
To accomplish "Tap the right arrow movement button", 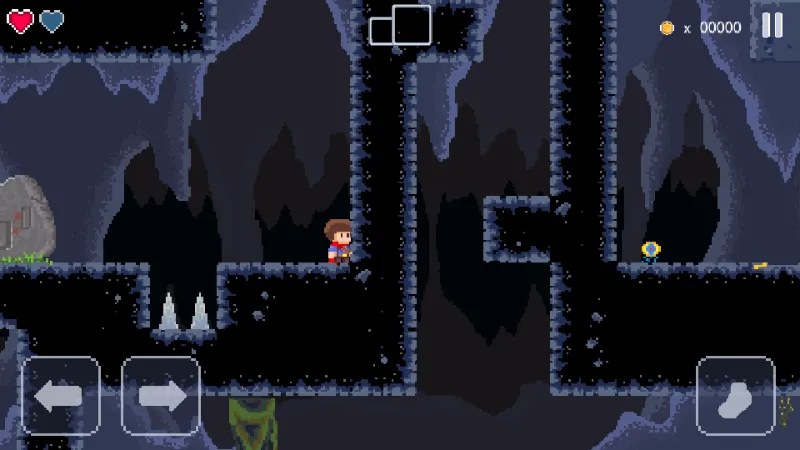I will point(161,395).
